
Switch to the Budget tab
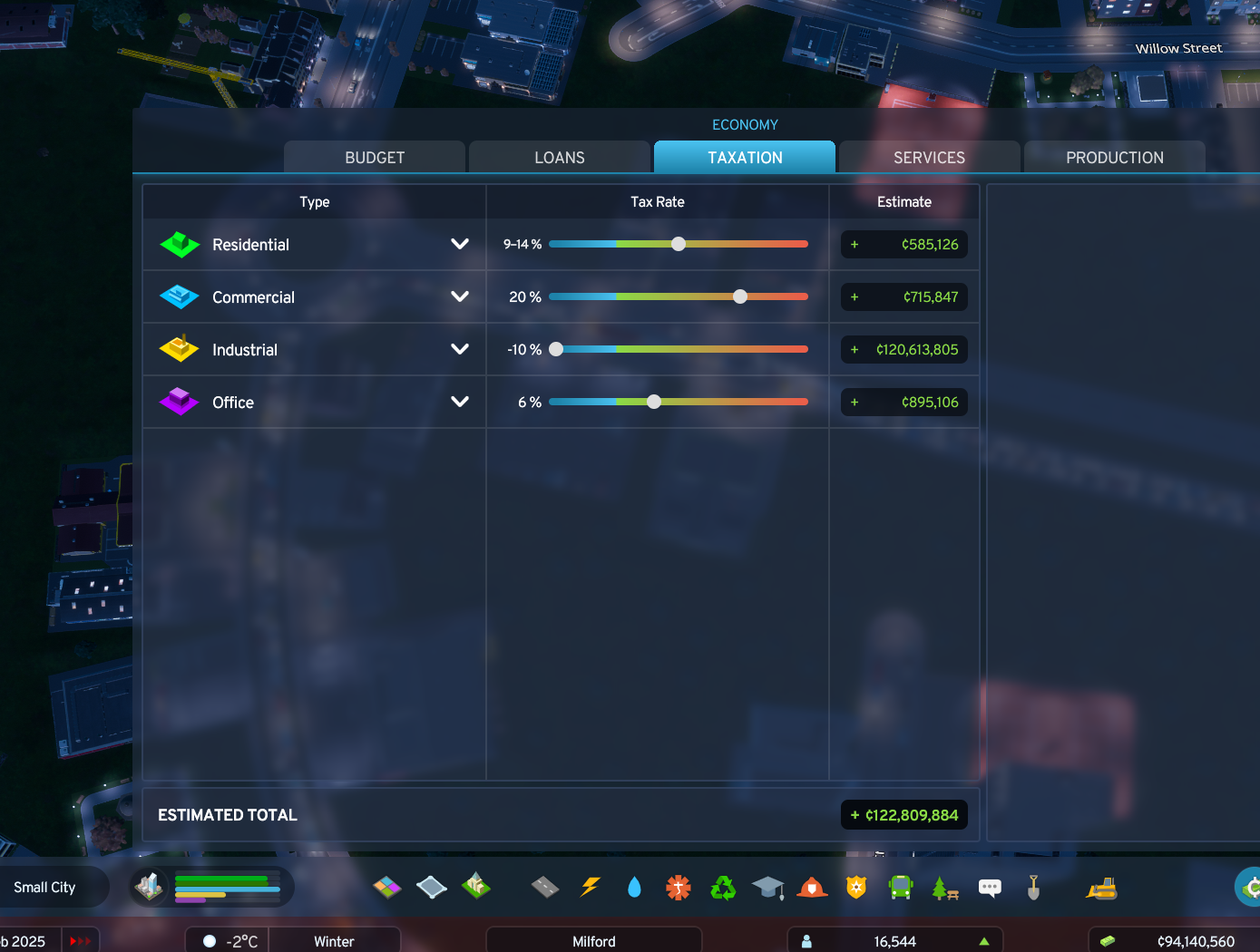click(x=374, y=157)
